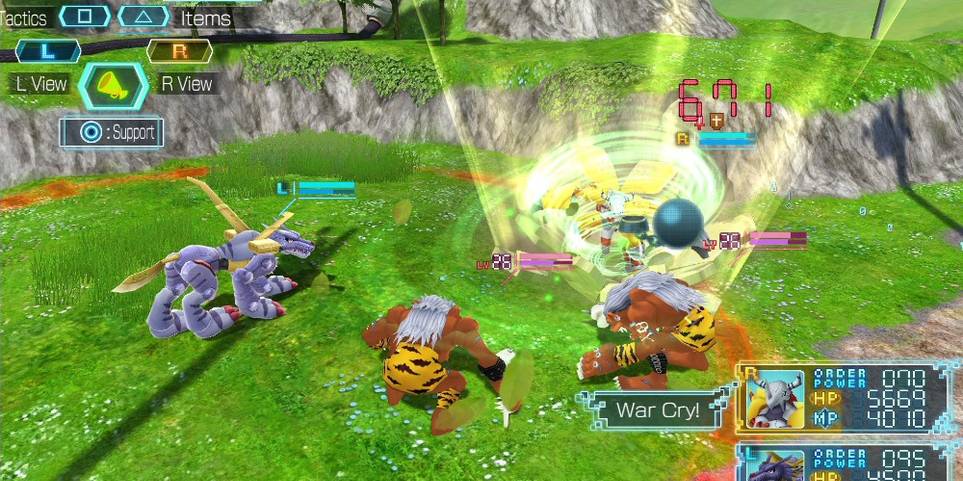Select the MetalGarurumon partner portrait

[x=777, y=465]
